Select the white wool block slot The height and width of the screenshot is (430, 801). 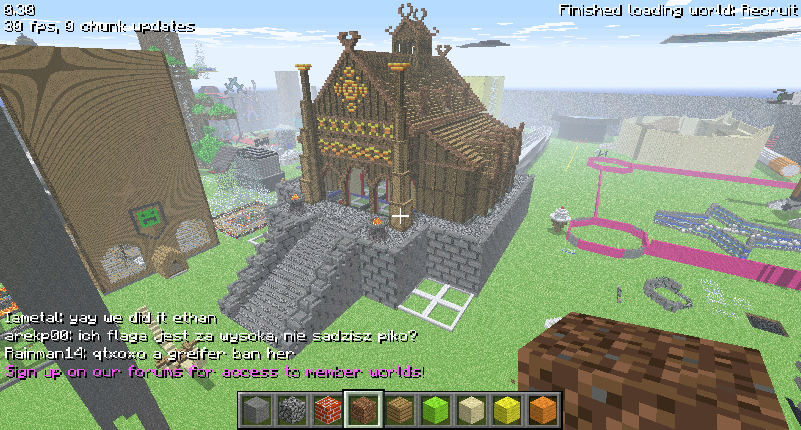tap(470, 410)
